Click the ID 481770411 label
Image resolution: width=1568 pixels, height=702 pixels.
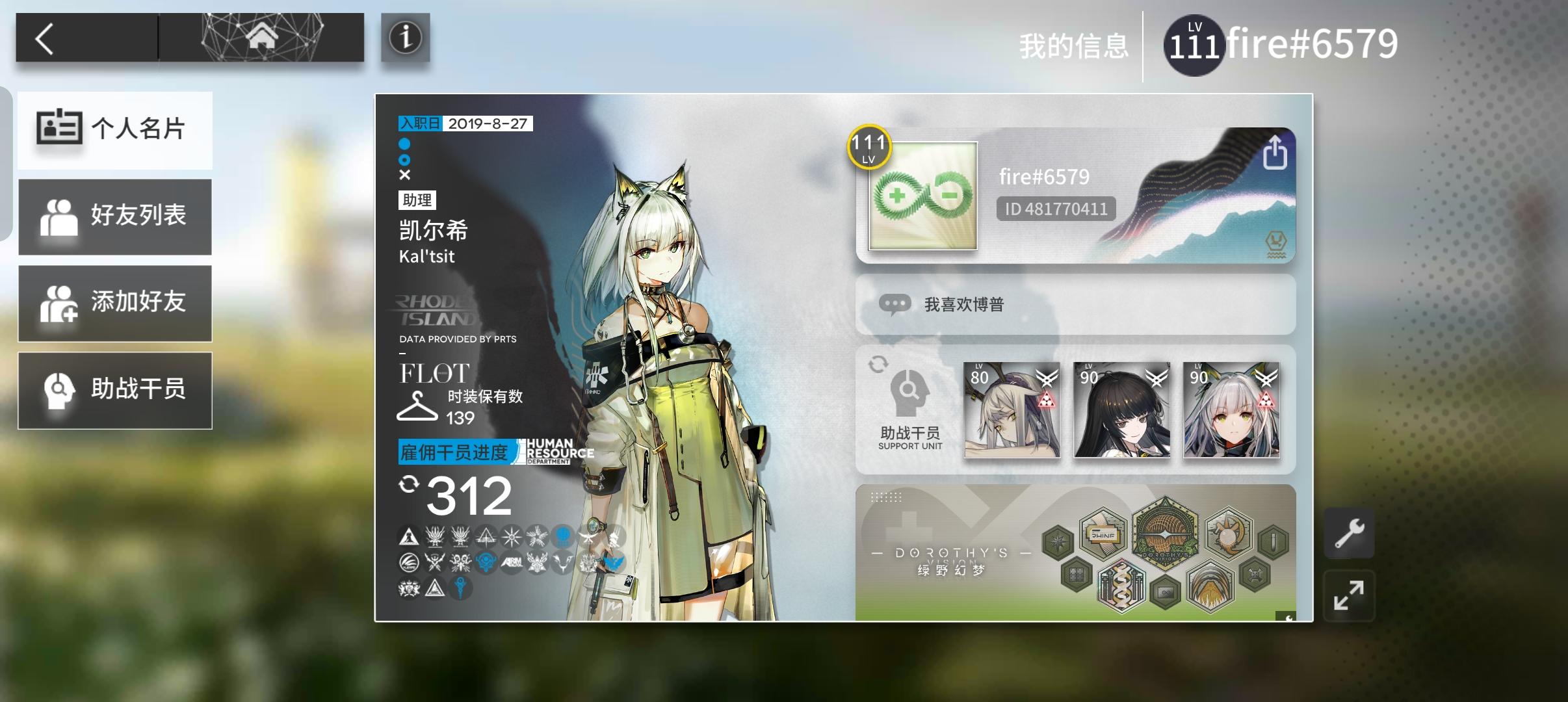(1055, 209)
